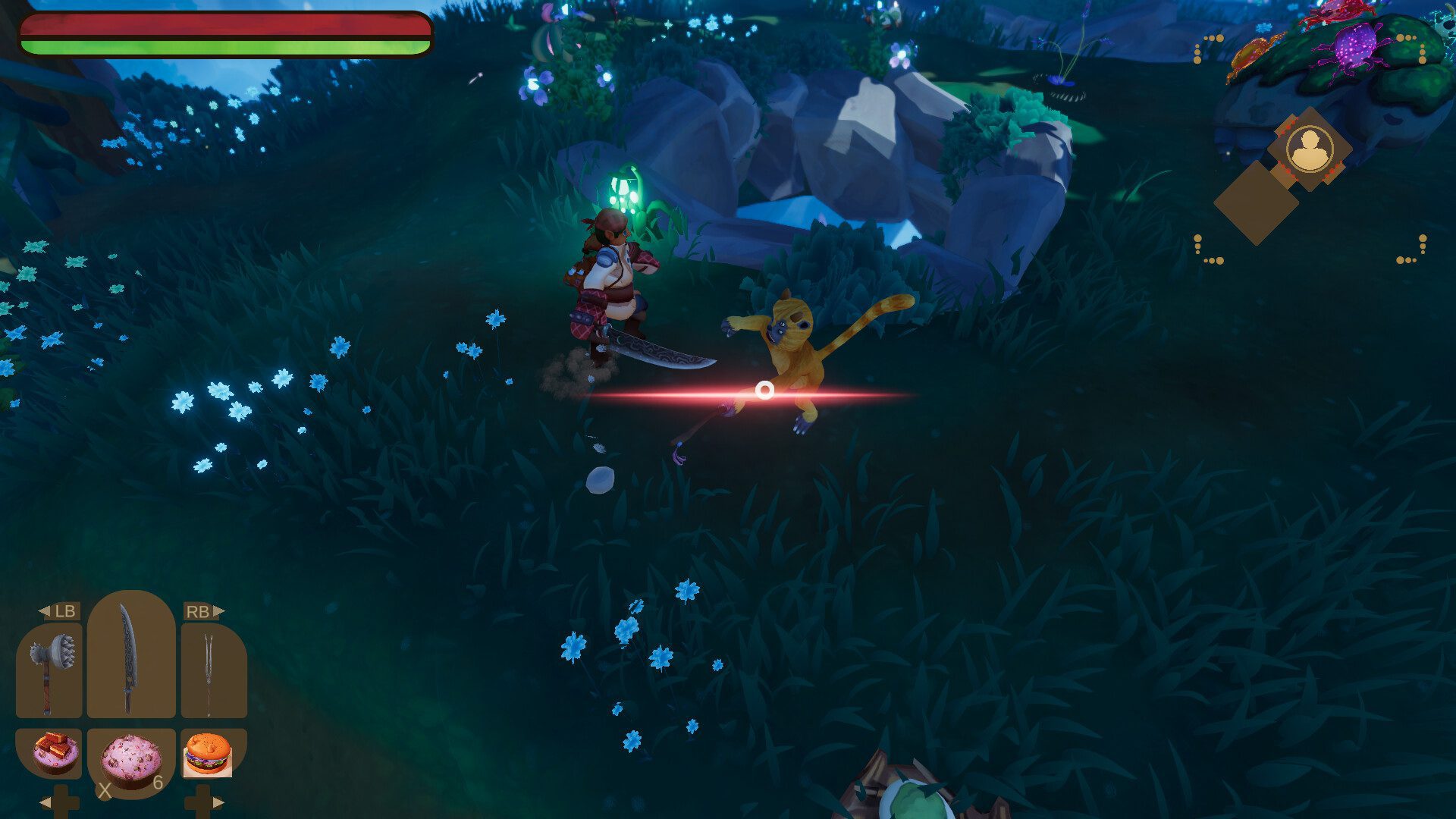Click the player marker on the minimap
This screenshot has width=1456, height=819.
pos(1310,149)
